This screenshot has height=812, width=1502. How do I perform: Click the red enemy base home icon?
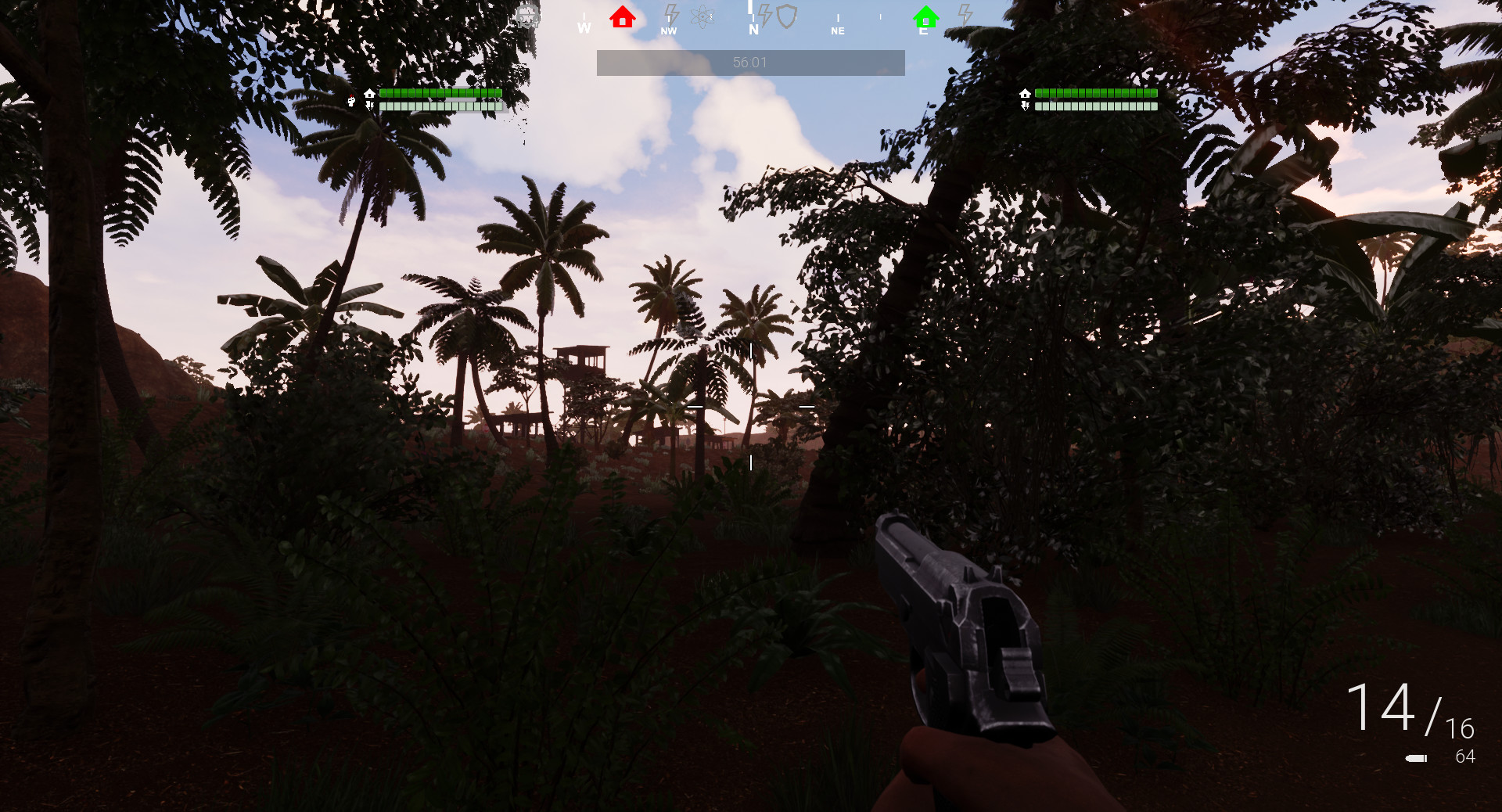click(623, 17)
